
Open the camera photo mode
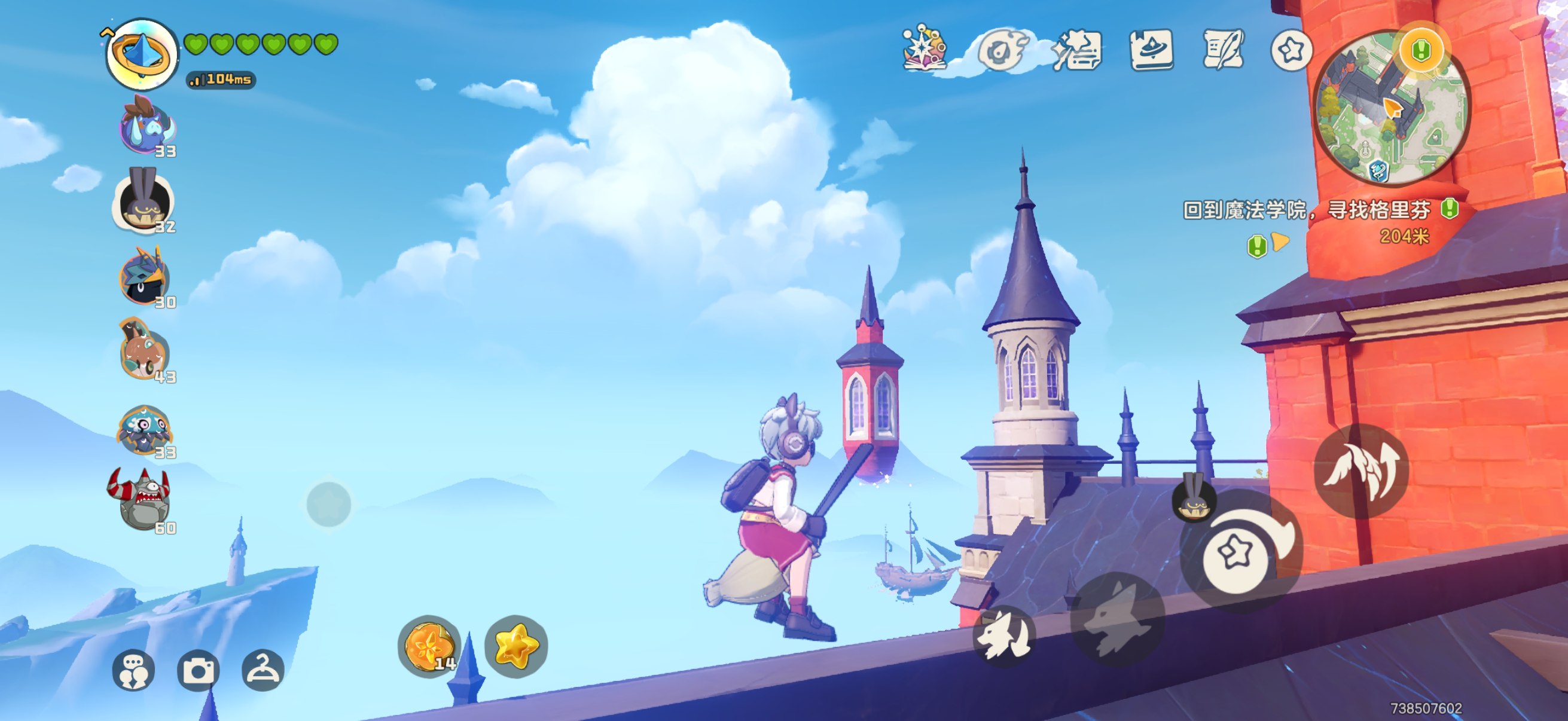(198, 670)
